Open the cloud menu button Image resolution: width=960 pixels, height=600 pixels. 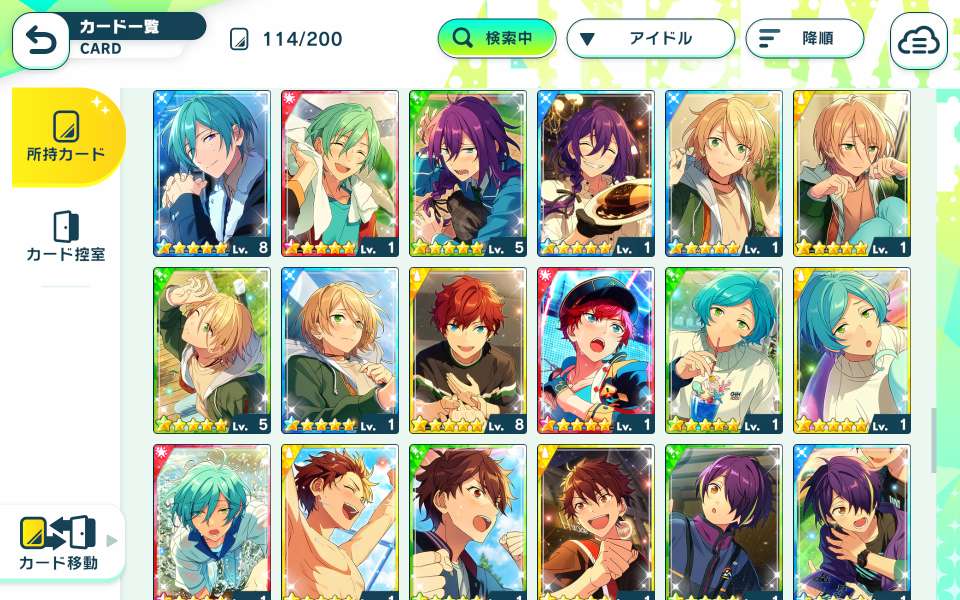(x=918, y=41)
